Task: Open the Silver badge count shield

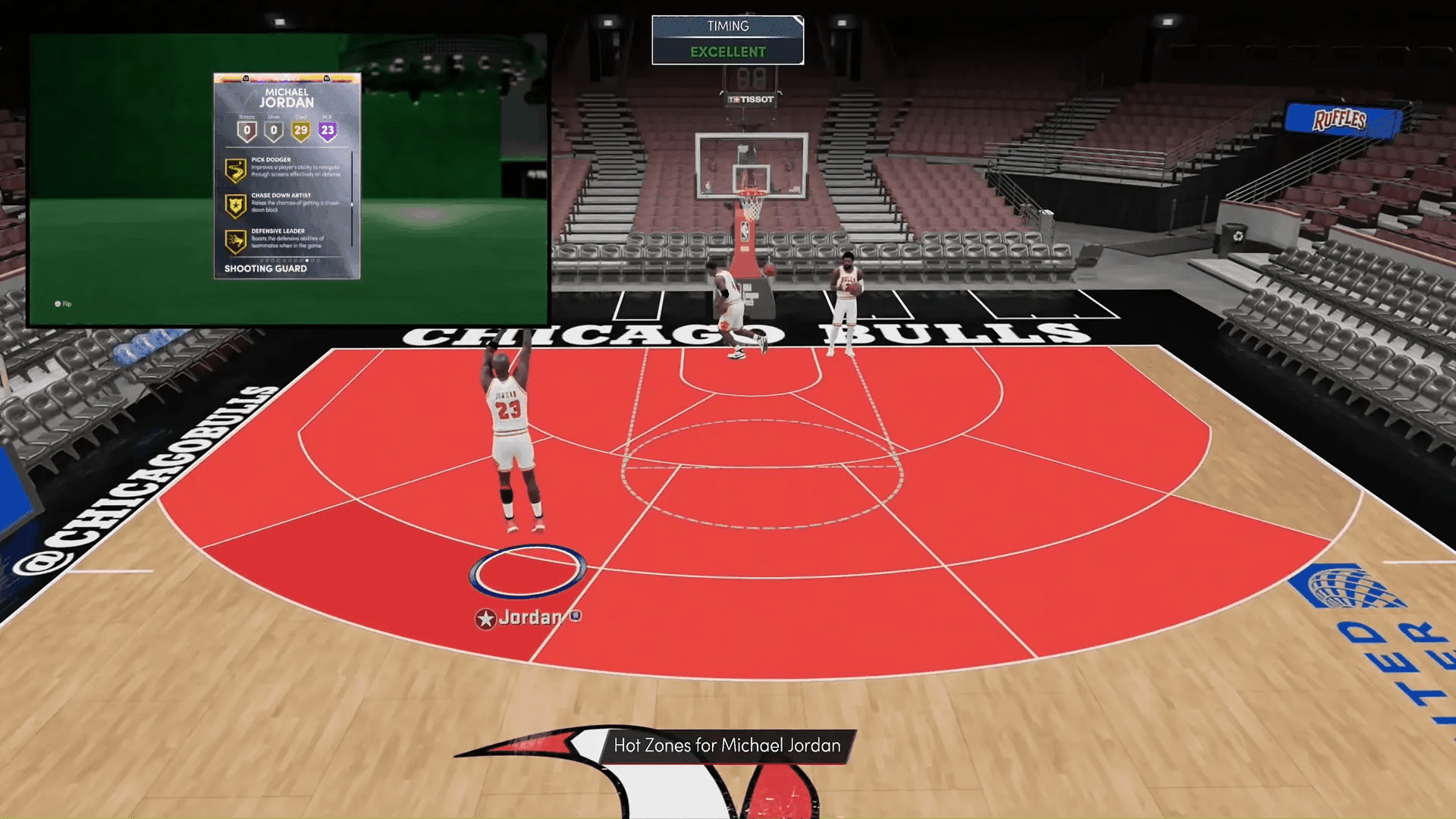Action: (274, 130)
